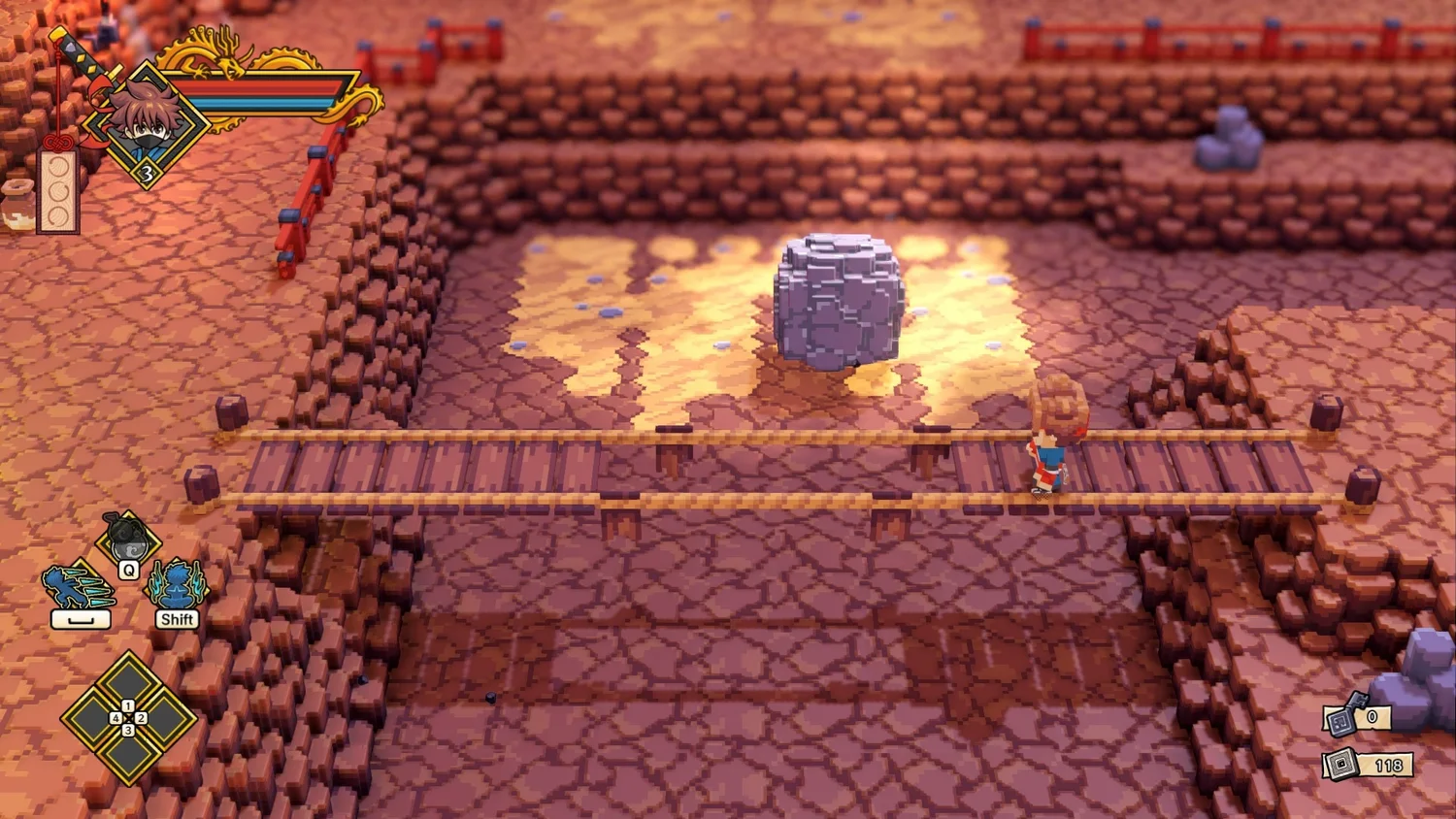Select quick slot number 2
Image resolution: width=1456 pixels, height=819 pixels.
(165, 719)
